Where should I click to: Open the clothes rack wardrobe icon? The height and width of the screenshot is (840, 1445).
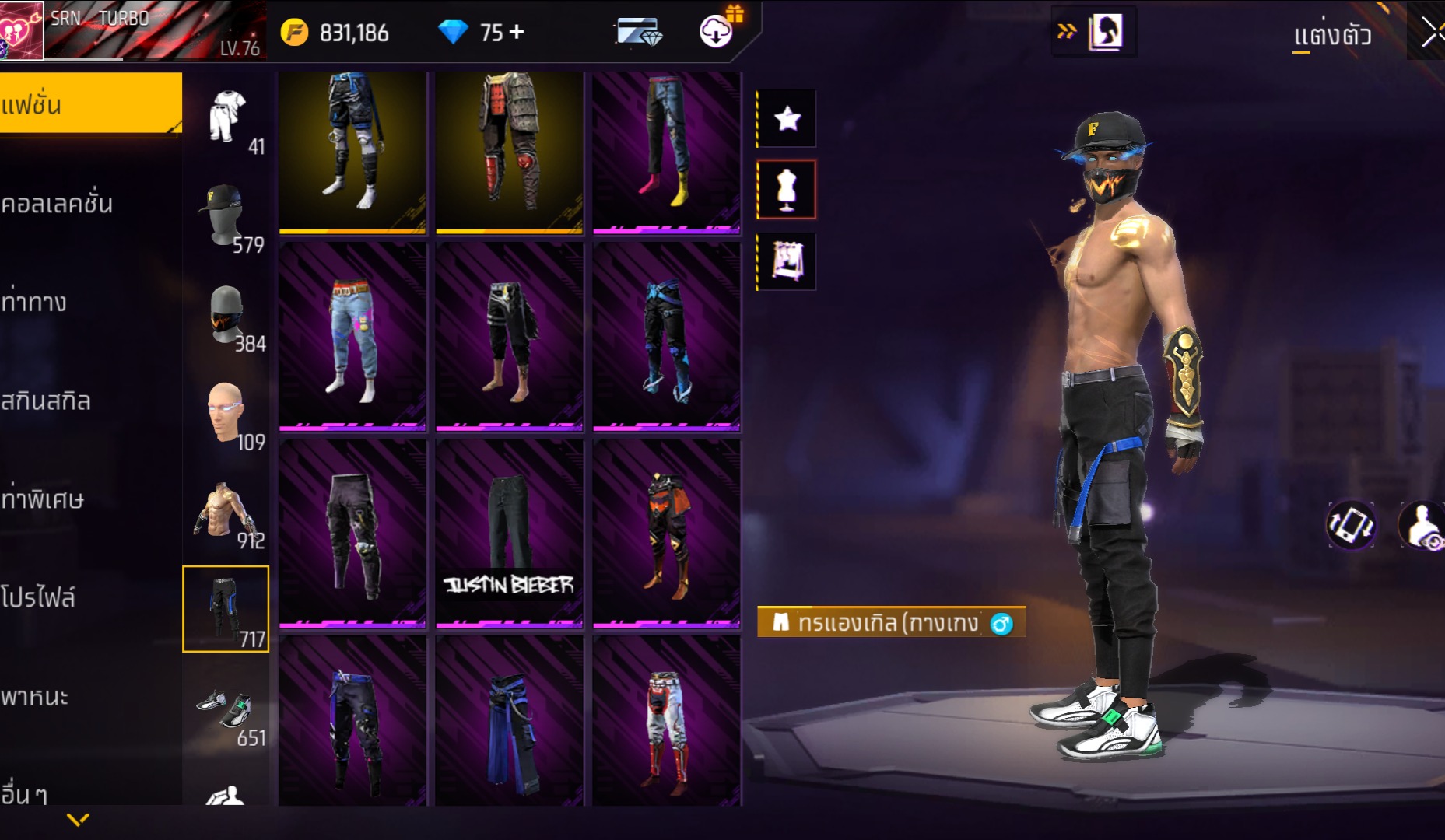(x=787, y=261)
